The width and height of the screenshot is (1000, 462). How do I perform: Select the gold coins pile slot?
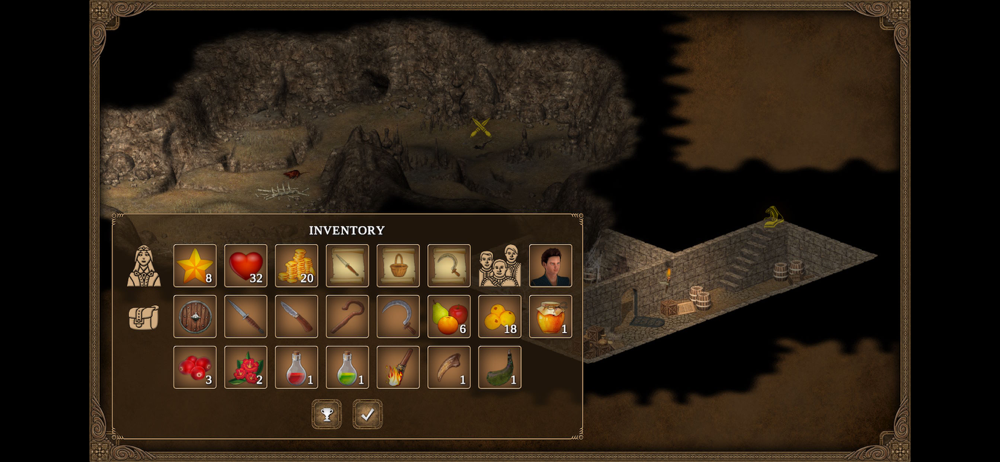click(296, 266)
